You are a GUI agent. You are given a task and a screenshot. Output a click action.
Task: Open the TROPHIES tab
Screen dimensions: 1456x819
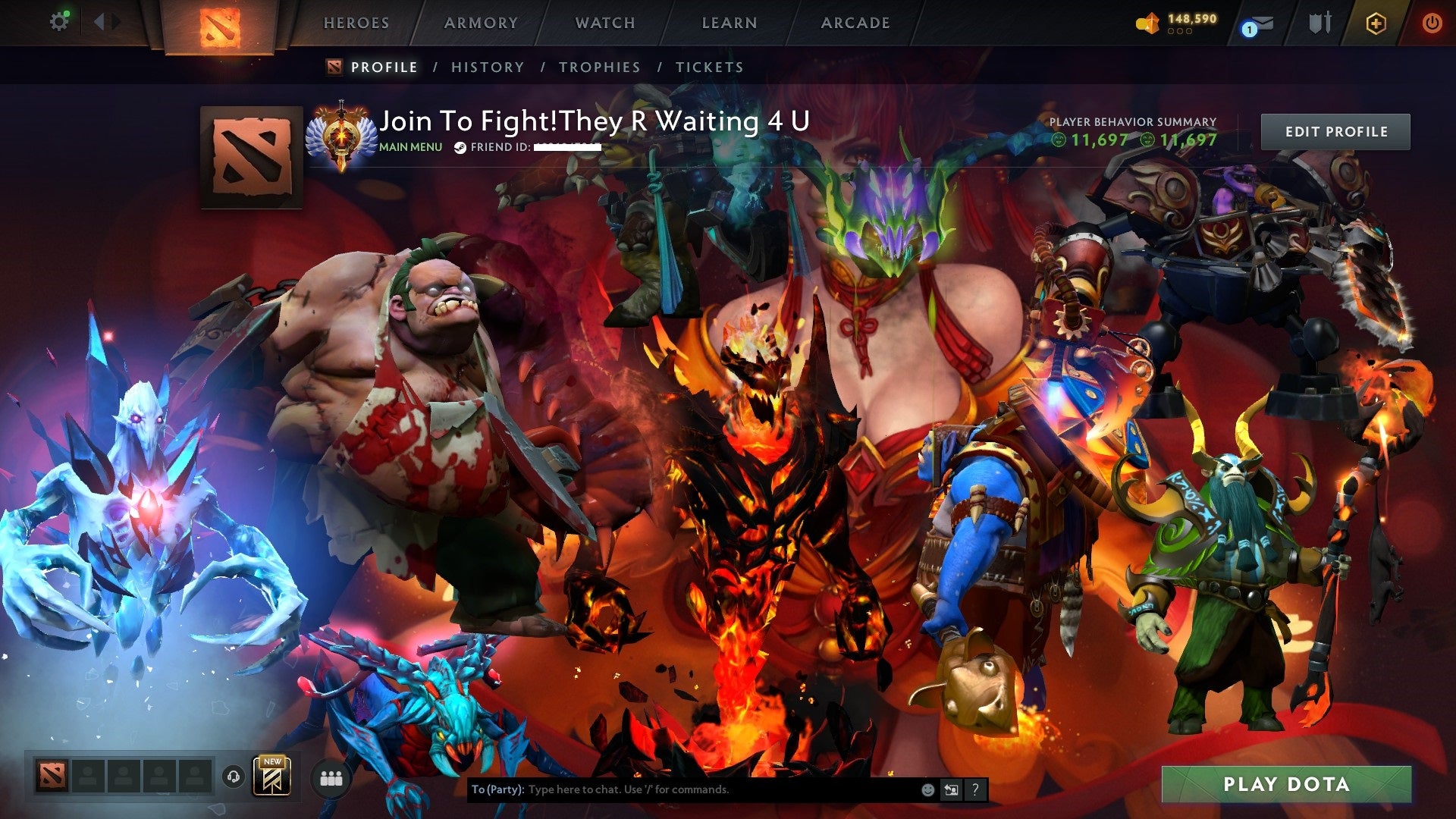(x=599, y=67)
